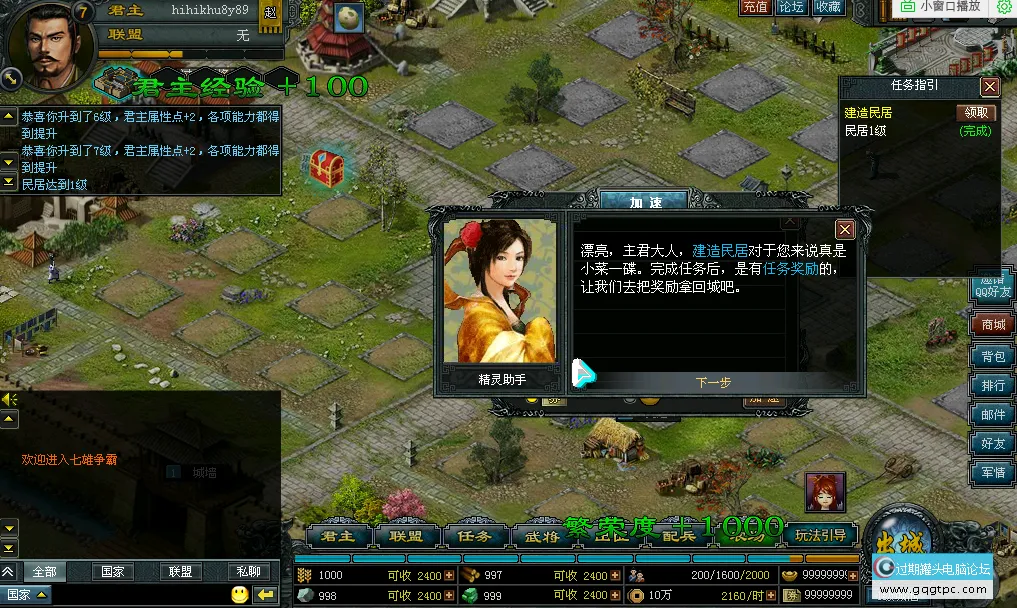Viewport: 1017px width, 608px height.
Task: Click 下一步 to continue the assistant dialogue
Action: click(x=713, y=382)
